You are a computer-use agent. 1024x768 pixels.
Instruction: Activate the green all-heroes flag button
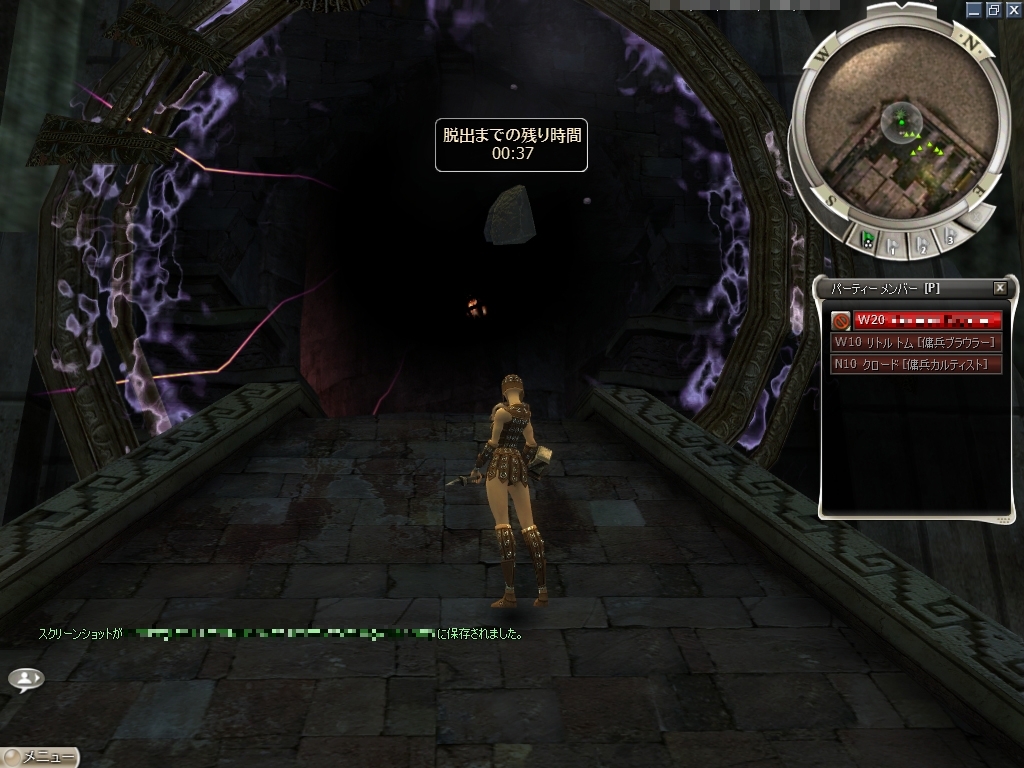coord(867,239)
